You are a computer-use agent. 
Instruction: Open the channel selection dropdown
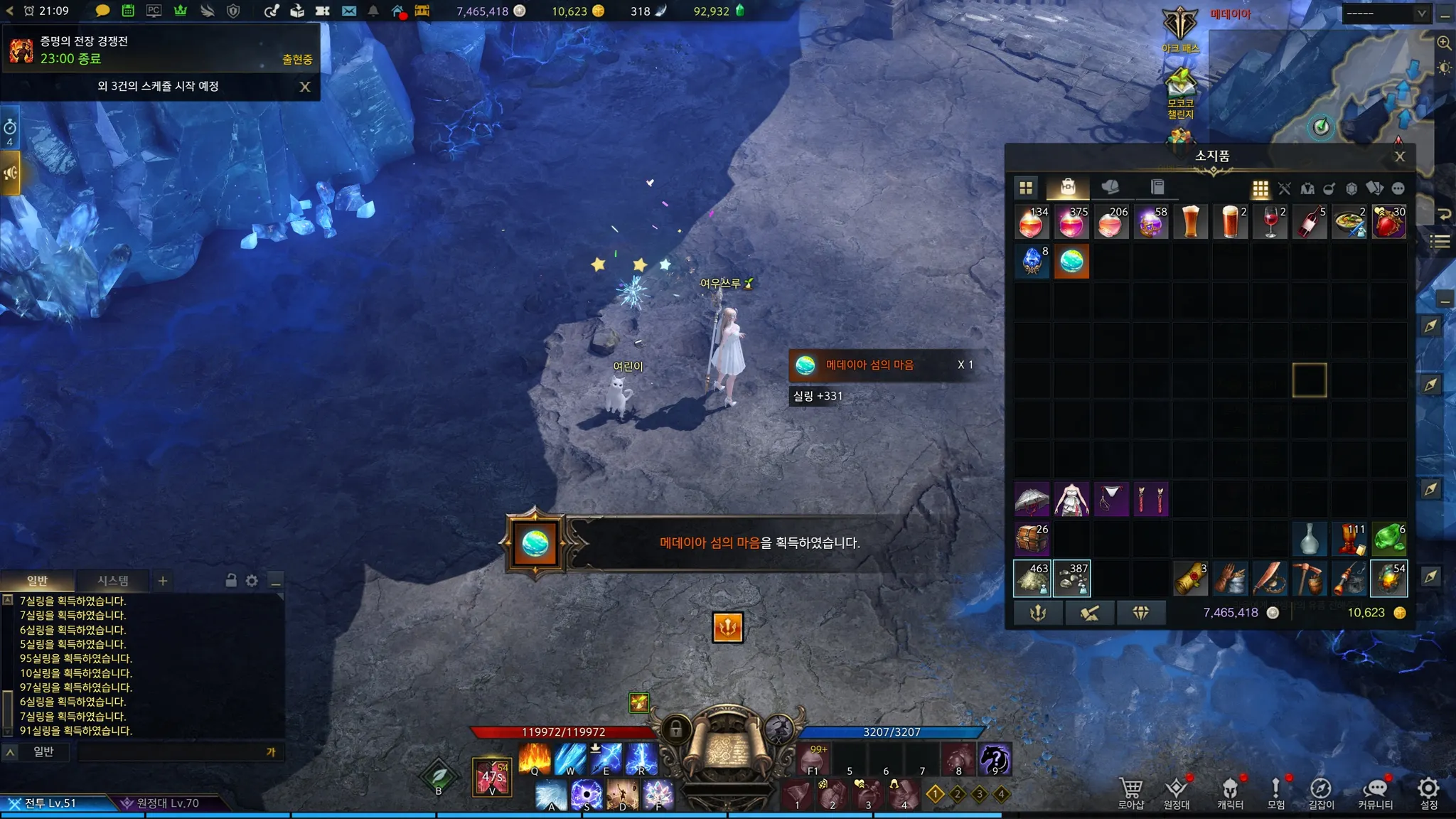1386,14
